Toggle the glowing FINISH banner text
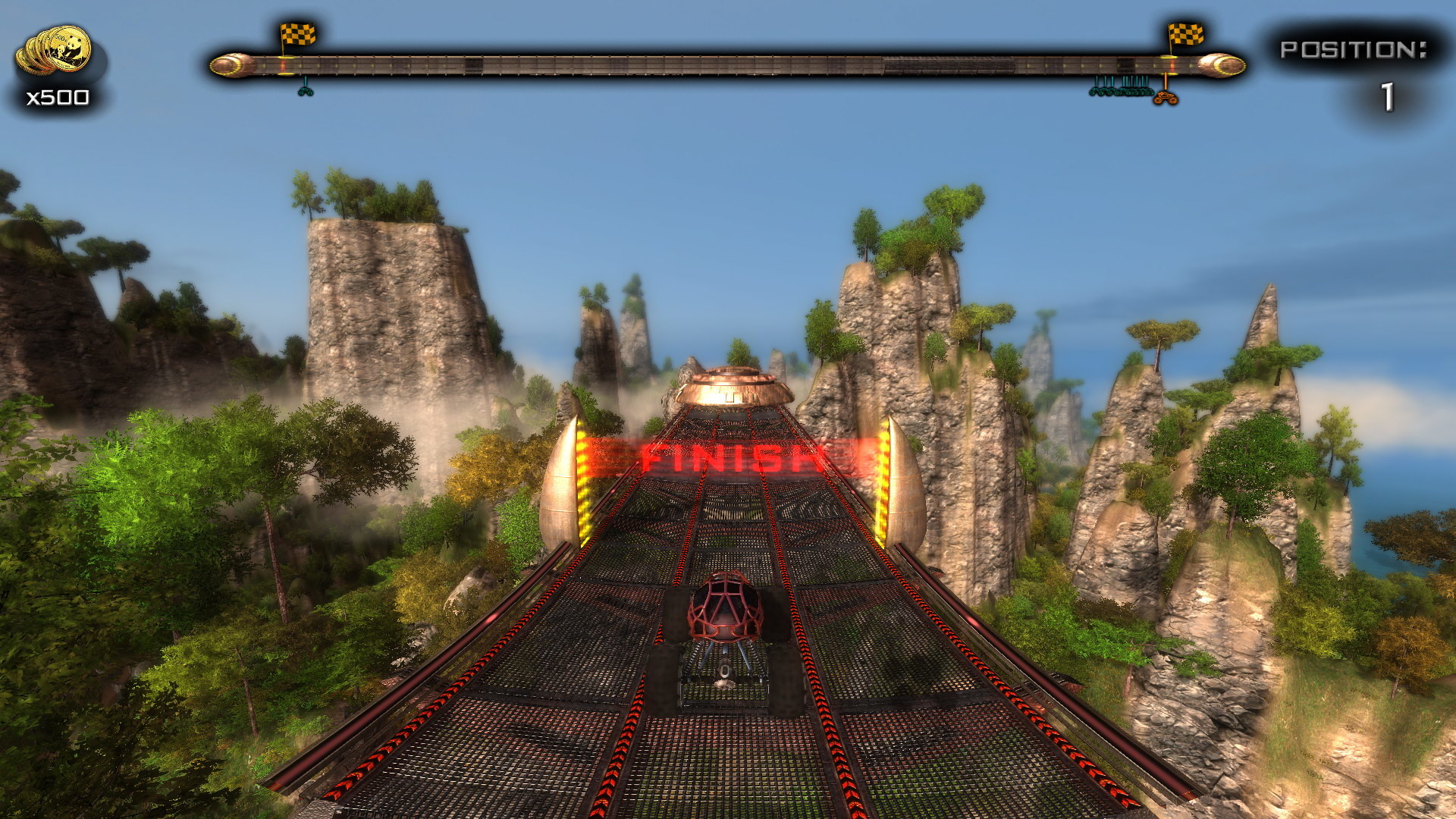Image resolution: width=1456 pixels, height=819 pixels. pos(728,455)
